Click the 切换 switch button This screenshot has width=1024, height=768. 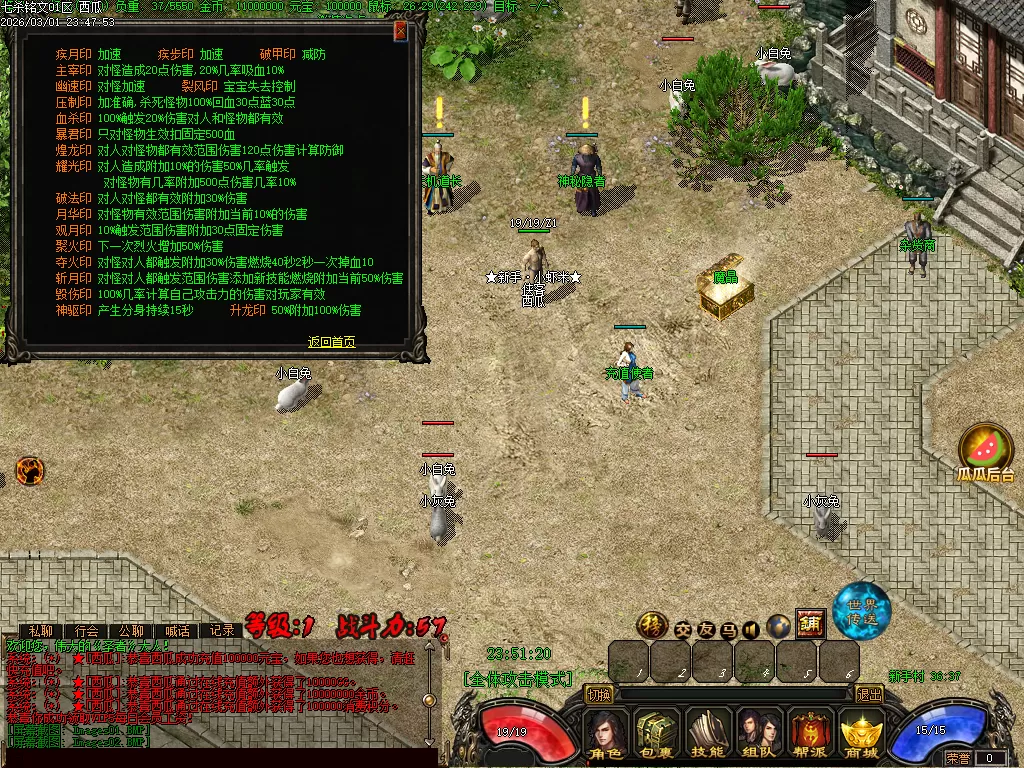598,694
